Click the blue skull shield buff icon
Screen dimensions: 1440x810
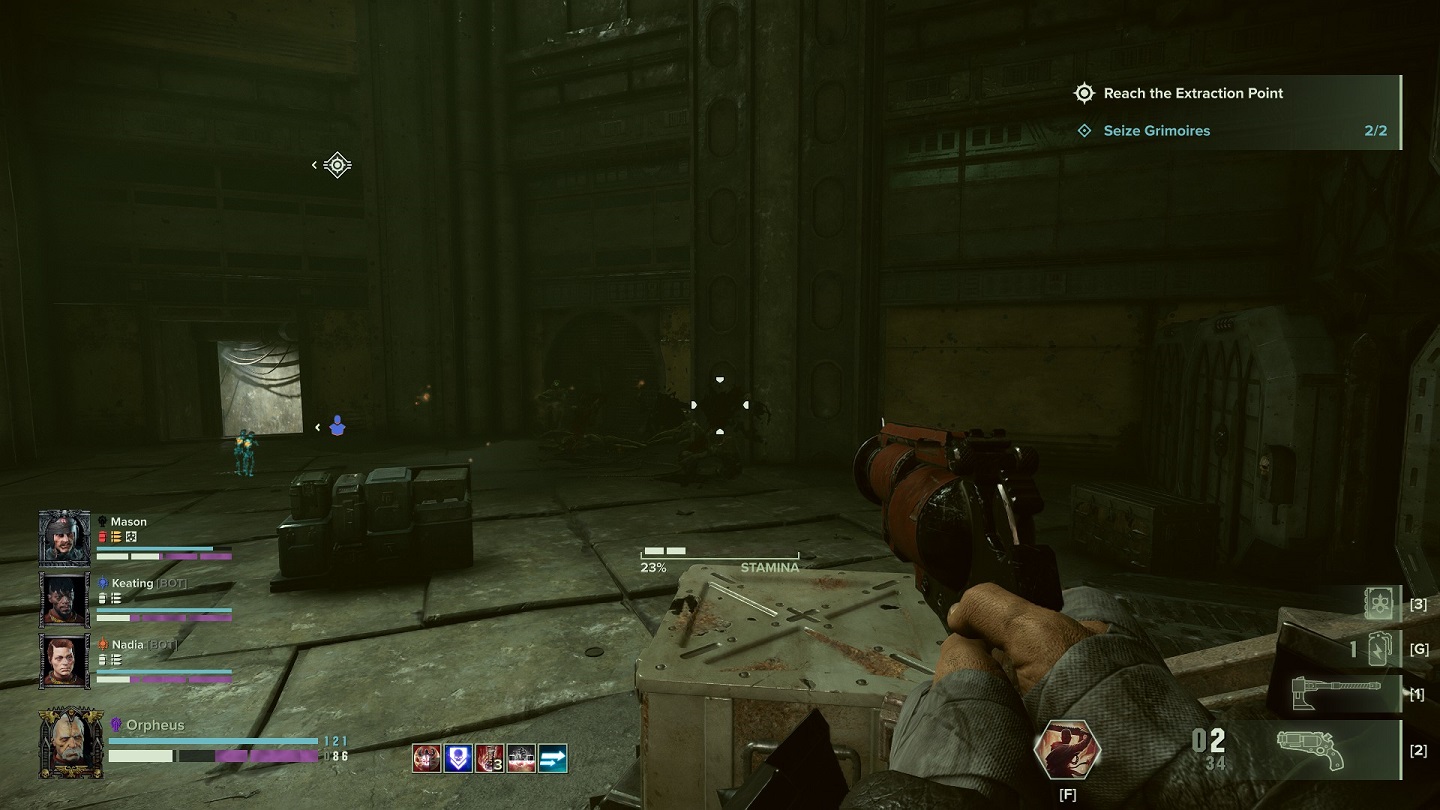pos(457,758)
